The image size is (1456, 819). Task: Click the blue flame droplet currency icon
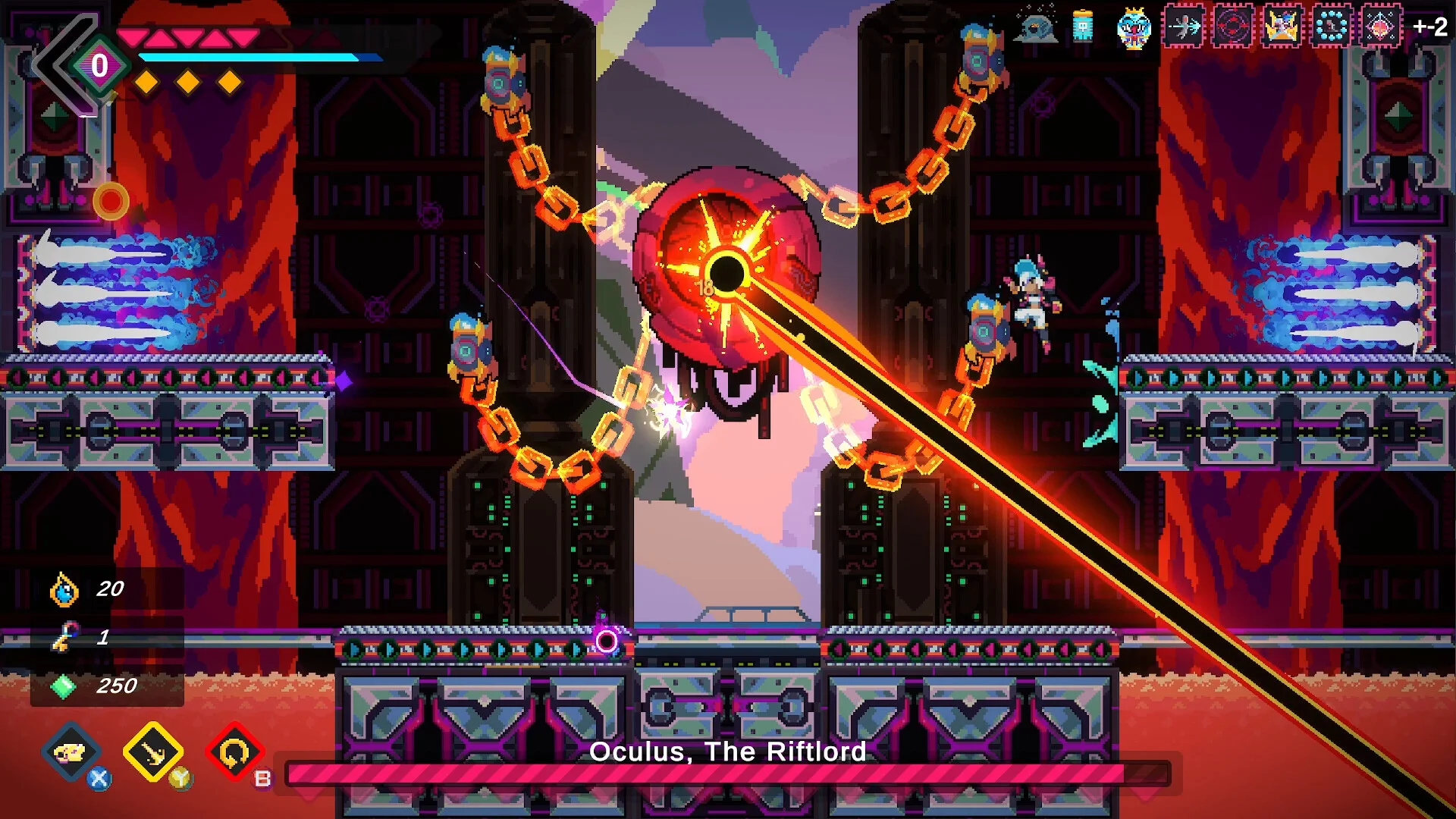click(x=64, y=590)
